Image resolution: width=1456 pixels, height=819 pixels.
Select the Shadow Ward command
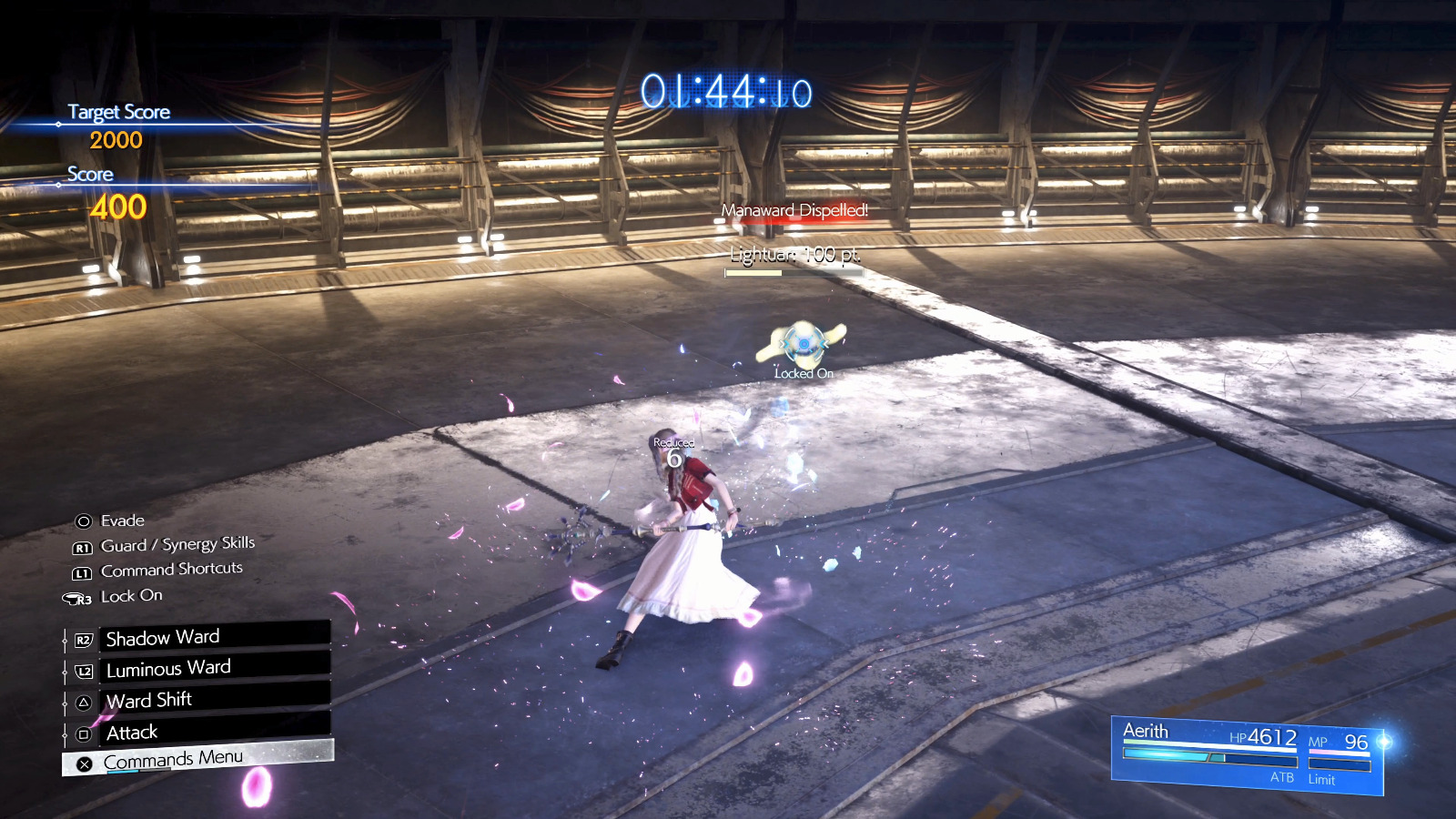point(213,637)
